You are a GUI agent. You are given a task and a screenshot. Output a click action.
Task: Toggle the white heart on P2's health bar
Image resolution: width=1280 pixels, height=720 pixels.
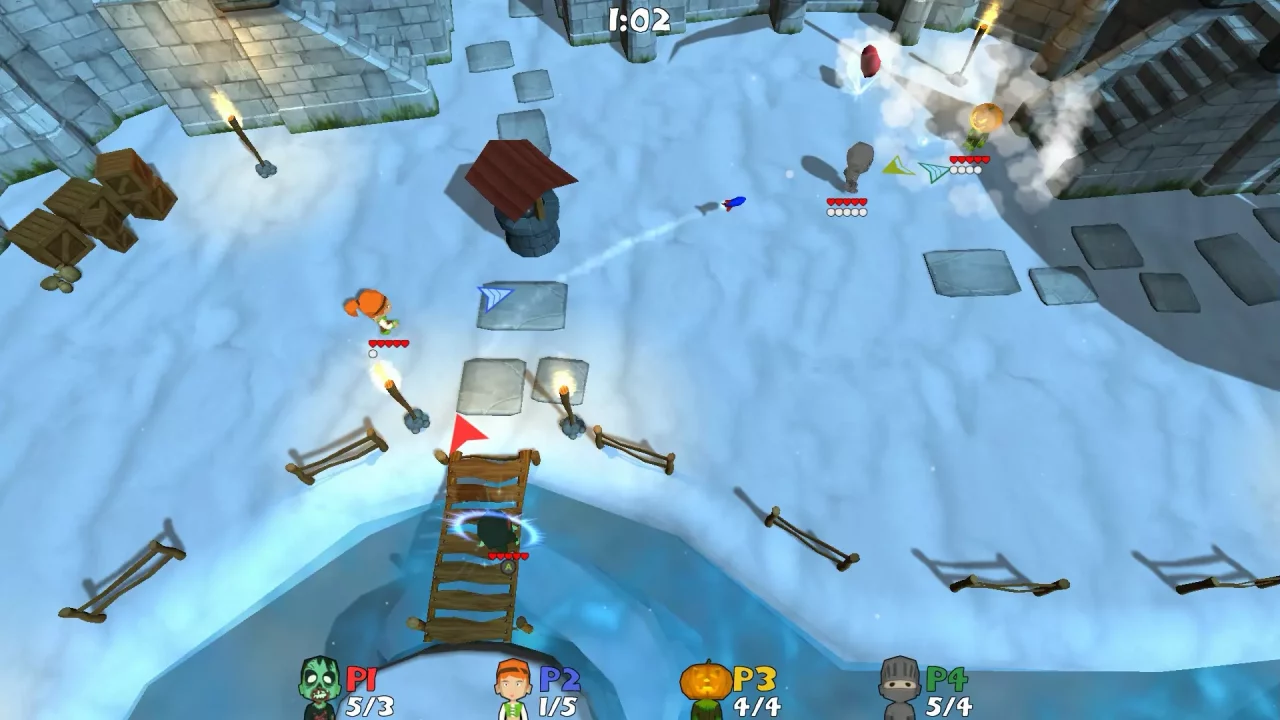coord(371,351)
